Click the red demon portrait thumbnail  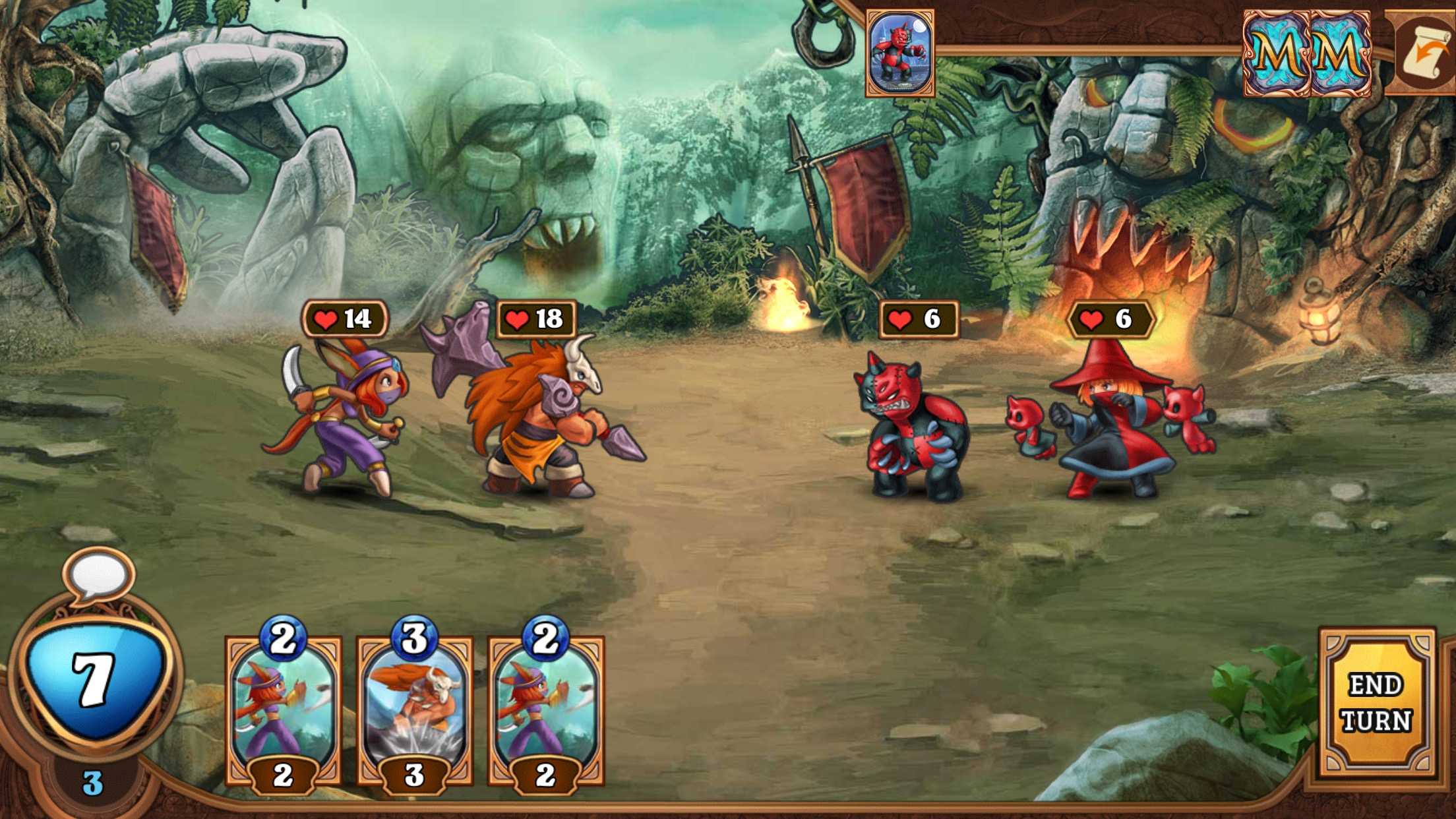[x=900, y=53]
